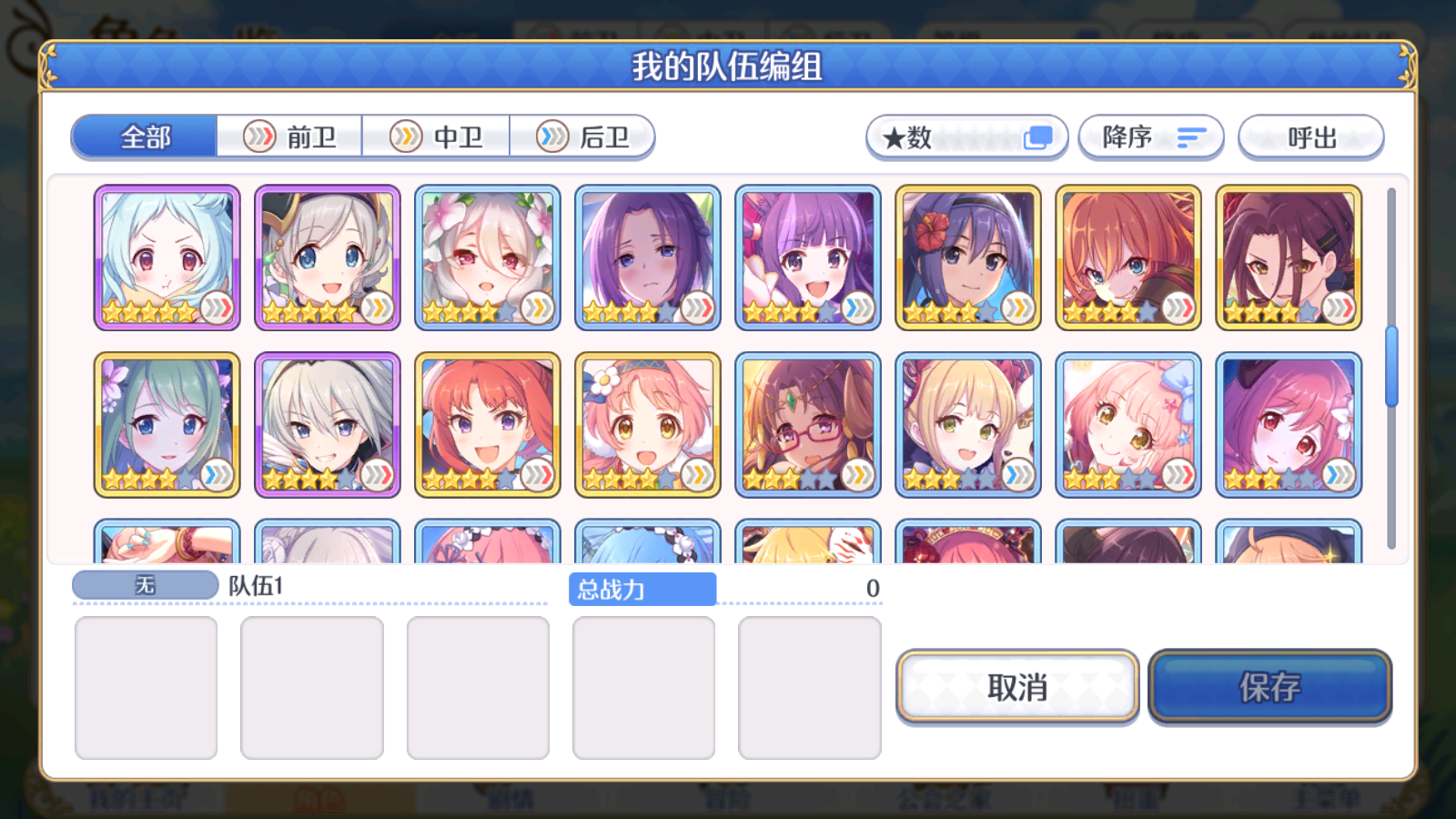The image size is (1456, 819).
Task: Switch to the 后卫 rear guard tab
Action: pos(582,136)
